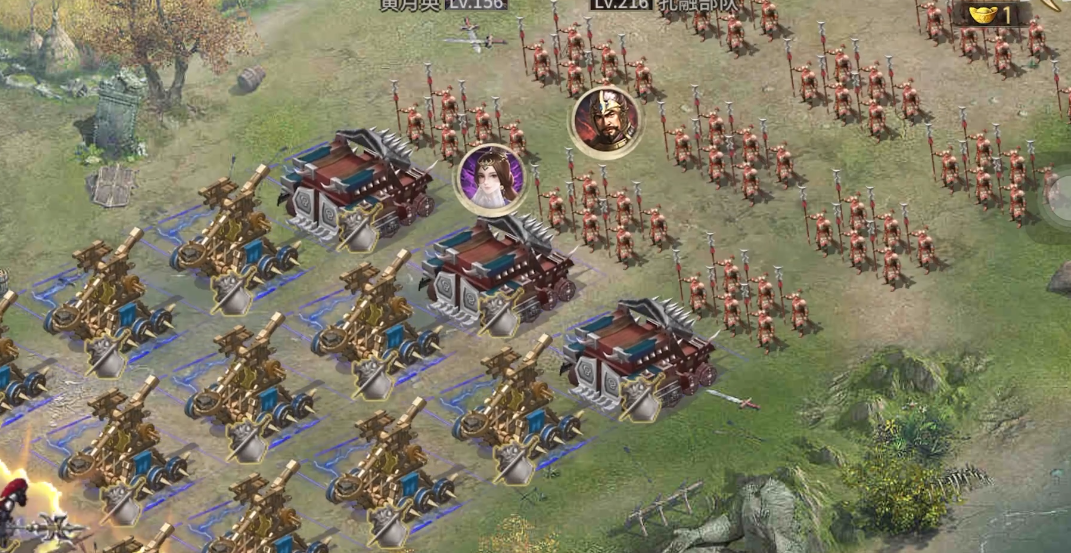Viewport: 1071px width, 553px height.
Task: Tap the helmeted bearded general portrait
Action: point(605,121)
